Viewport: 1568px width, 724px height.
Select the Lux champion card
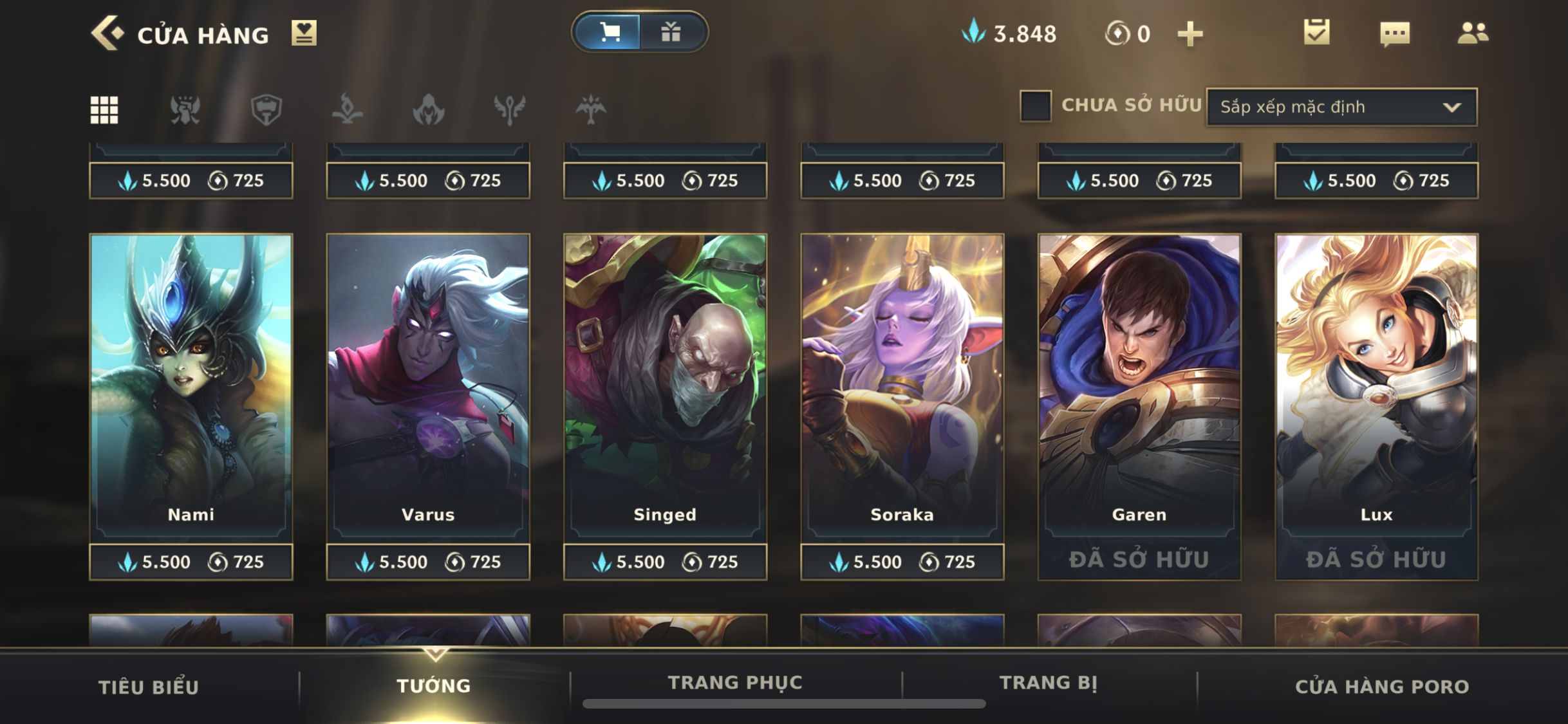point(1376,386)
